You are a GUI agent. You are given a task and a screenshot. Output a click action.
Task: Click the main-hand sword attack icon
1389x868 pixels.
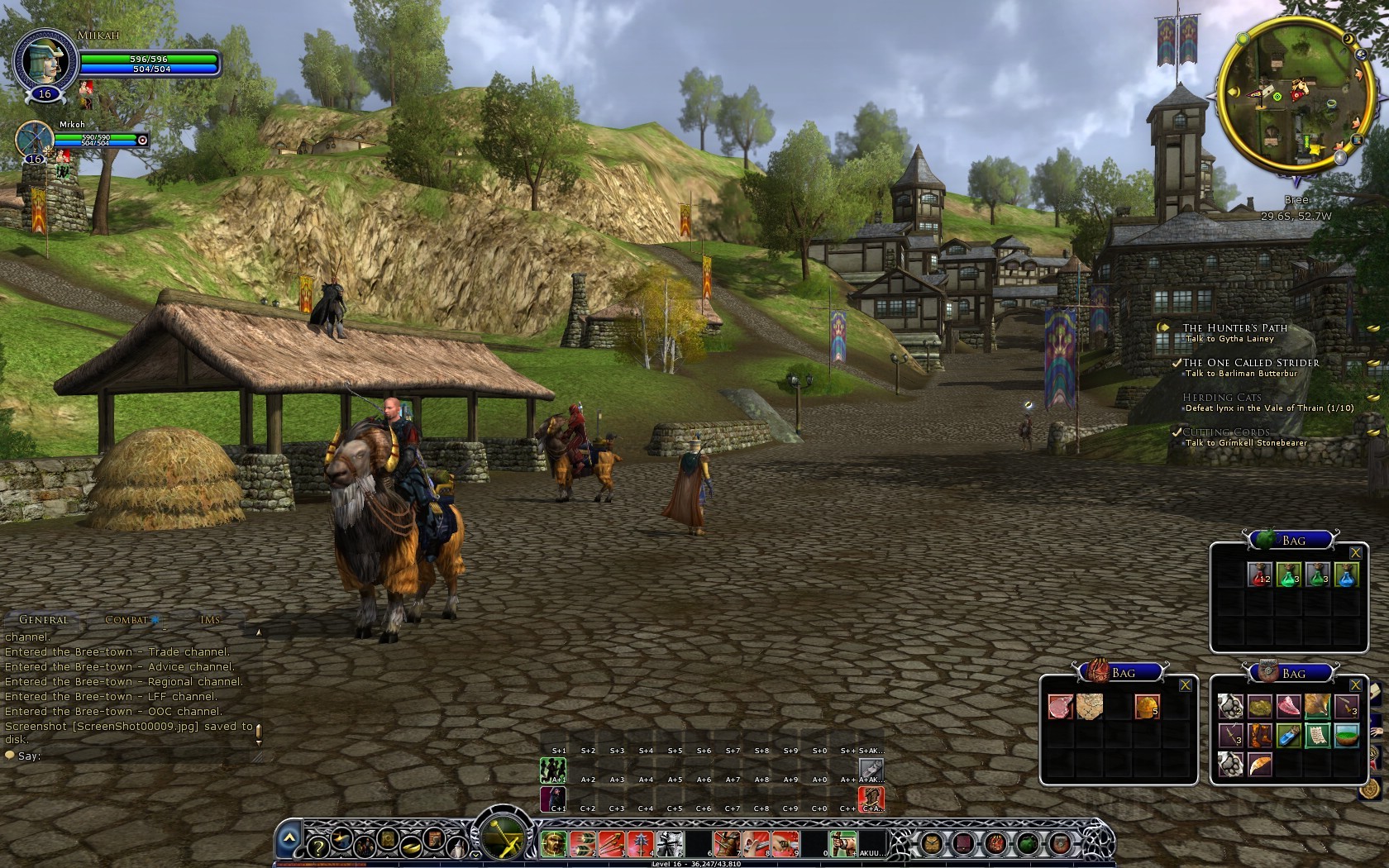(x=501, y=841)
